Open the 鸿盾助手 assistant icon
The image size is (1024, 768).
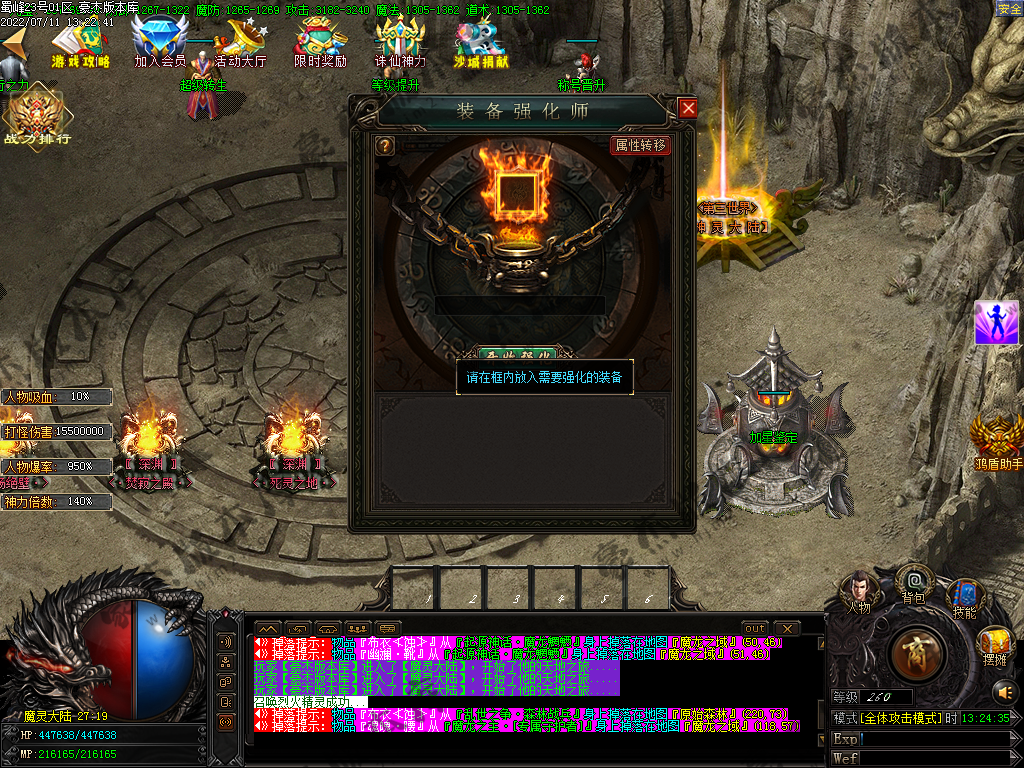click(x=997, y=440)
